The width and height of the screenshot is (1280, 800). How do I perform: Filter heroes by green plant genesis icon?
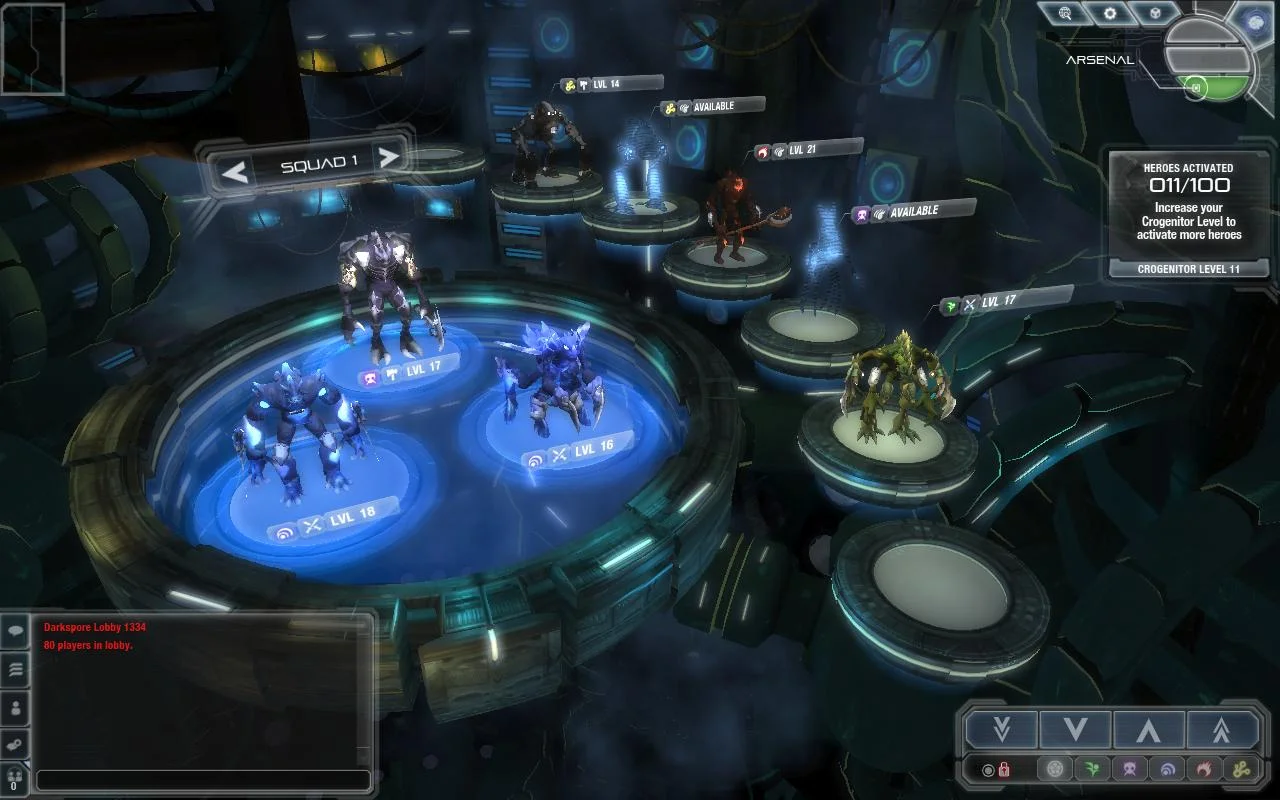1092,769
